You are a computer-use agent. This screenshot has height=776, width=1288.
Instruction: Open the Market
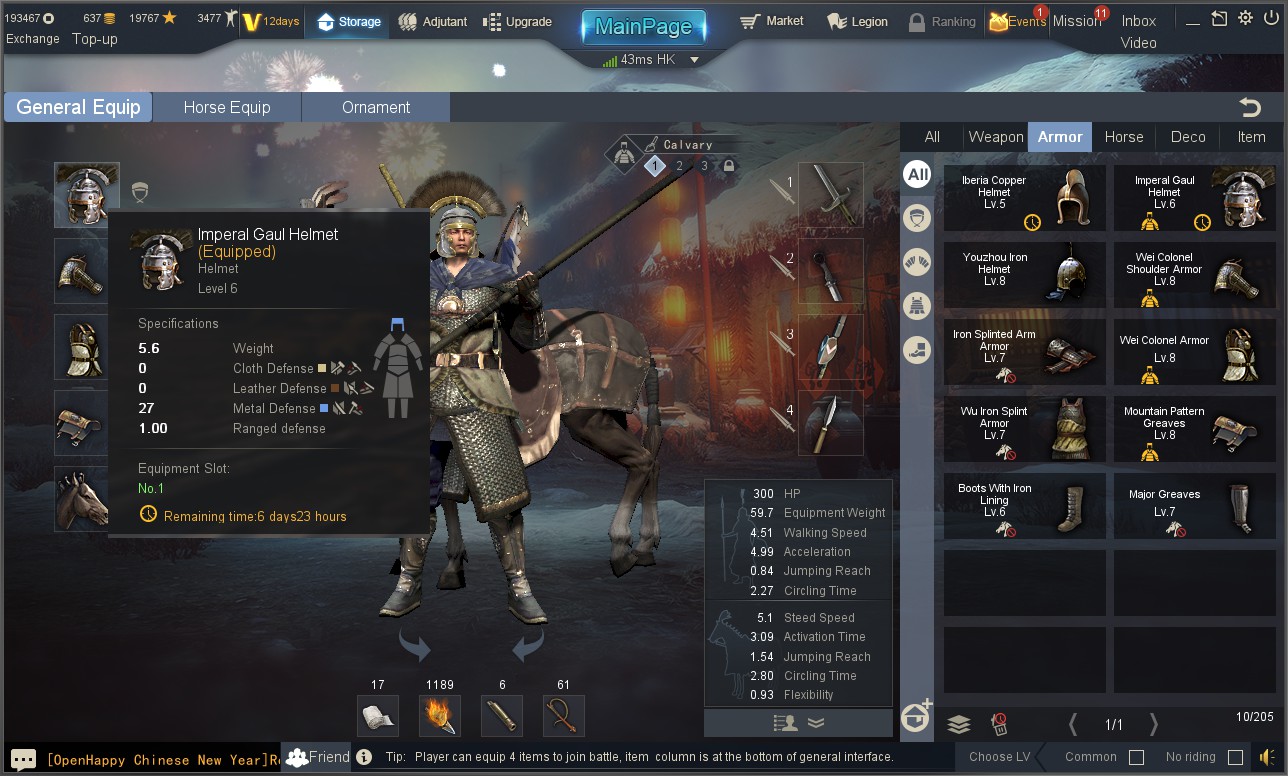pos(772,21)
